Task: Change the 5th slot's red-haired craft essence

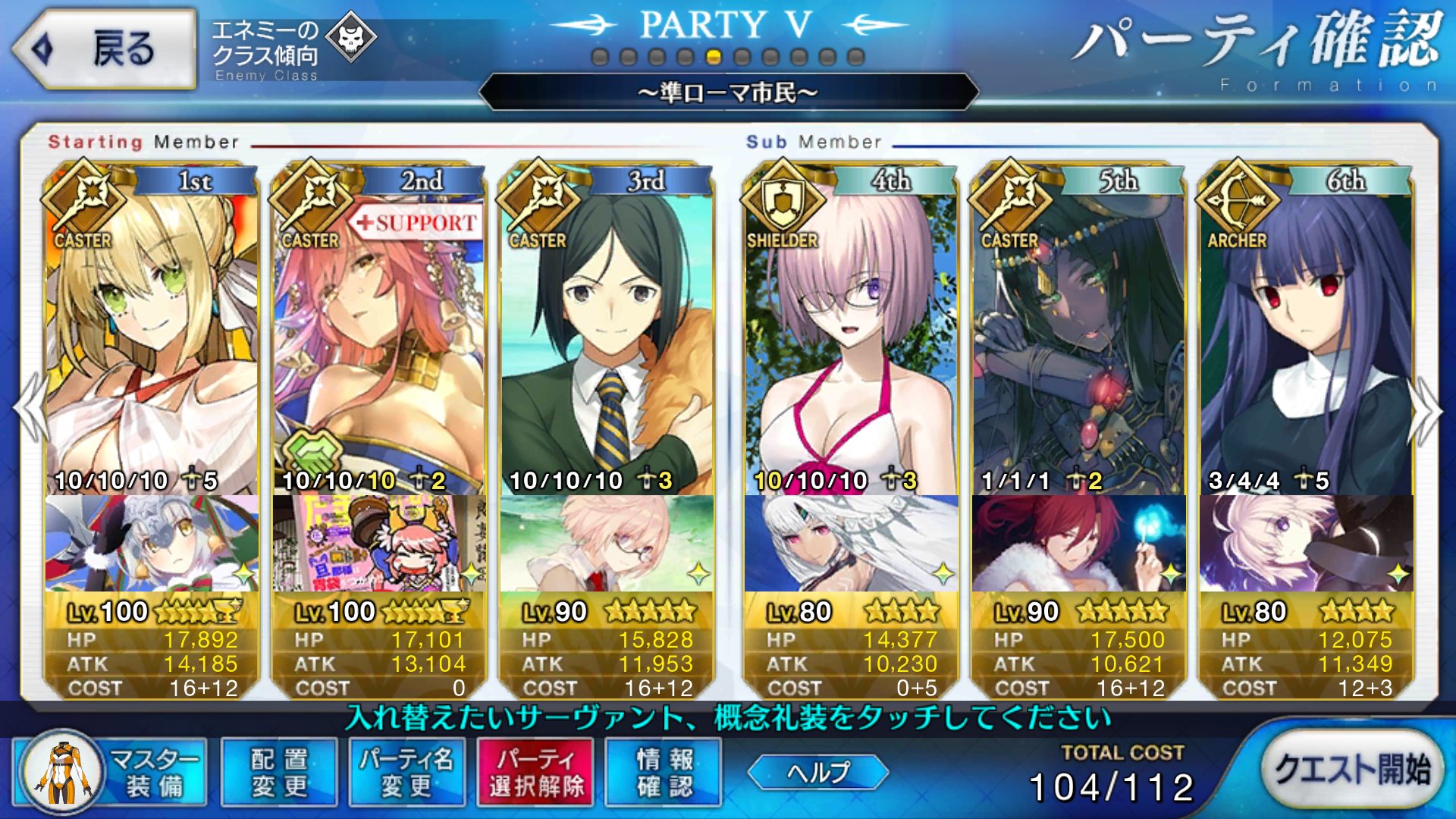Action: (1078, 543)
